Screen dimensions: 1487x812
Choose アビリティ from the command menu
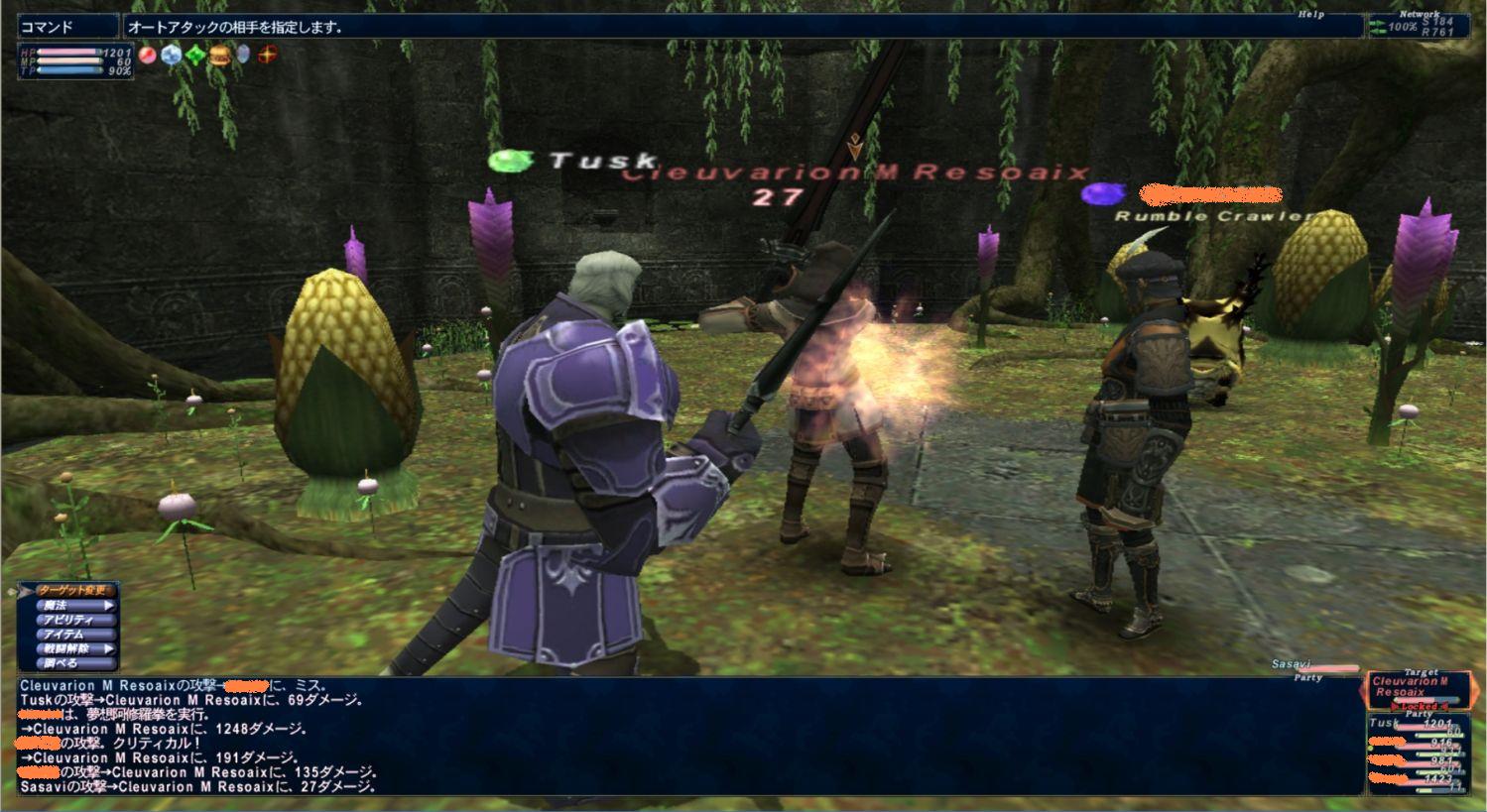coord(69,621)
